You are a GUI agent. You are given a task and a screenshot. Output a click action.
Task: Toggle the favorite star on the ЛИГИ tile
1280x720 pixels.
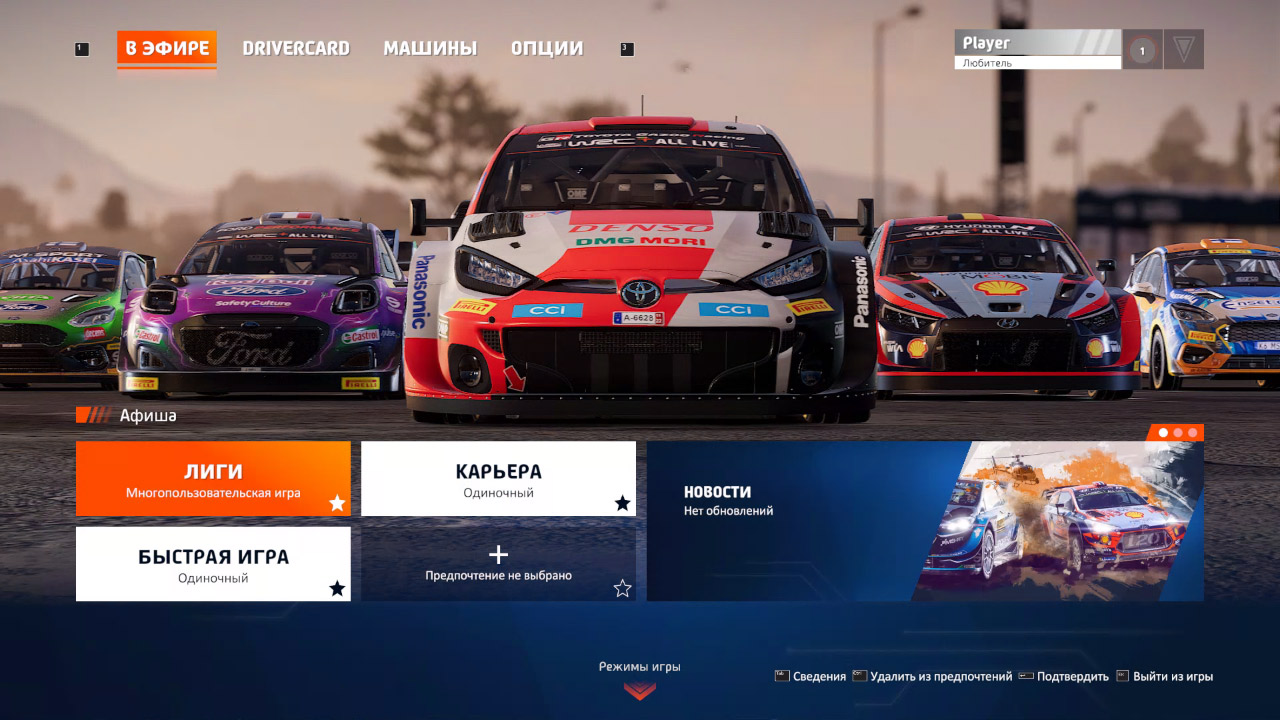click(338, 504)
